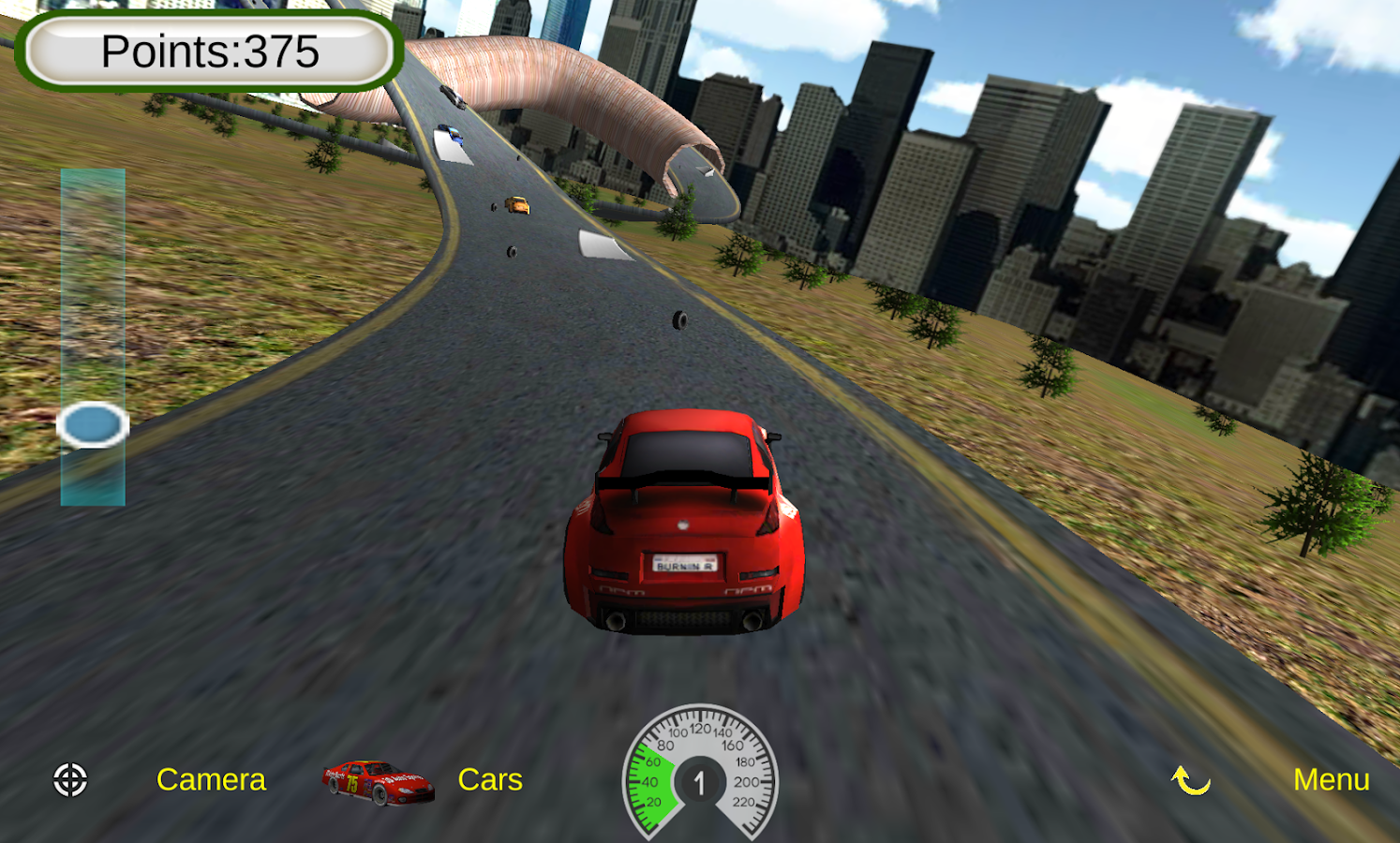Click the gear indicator showing 1
This screenshot has width=1400, height=843.
click(701, 780)
